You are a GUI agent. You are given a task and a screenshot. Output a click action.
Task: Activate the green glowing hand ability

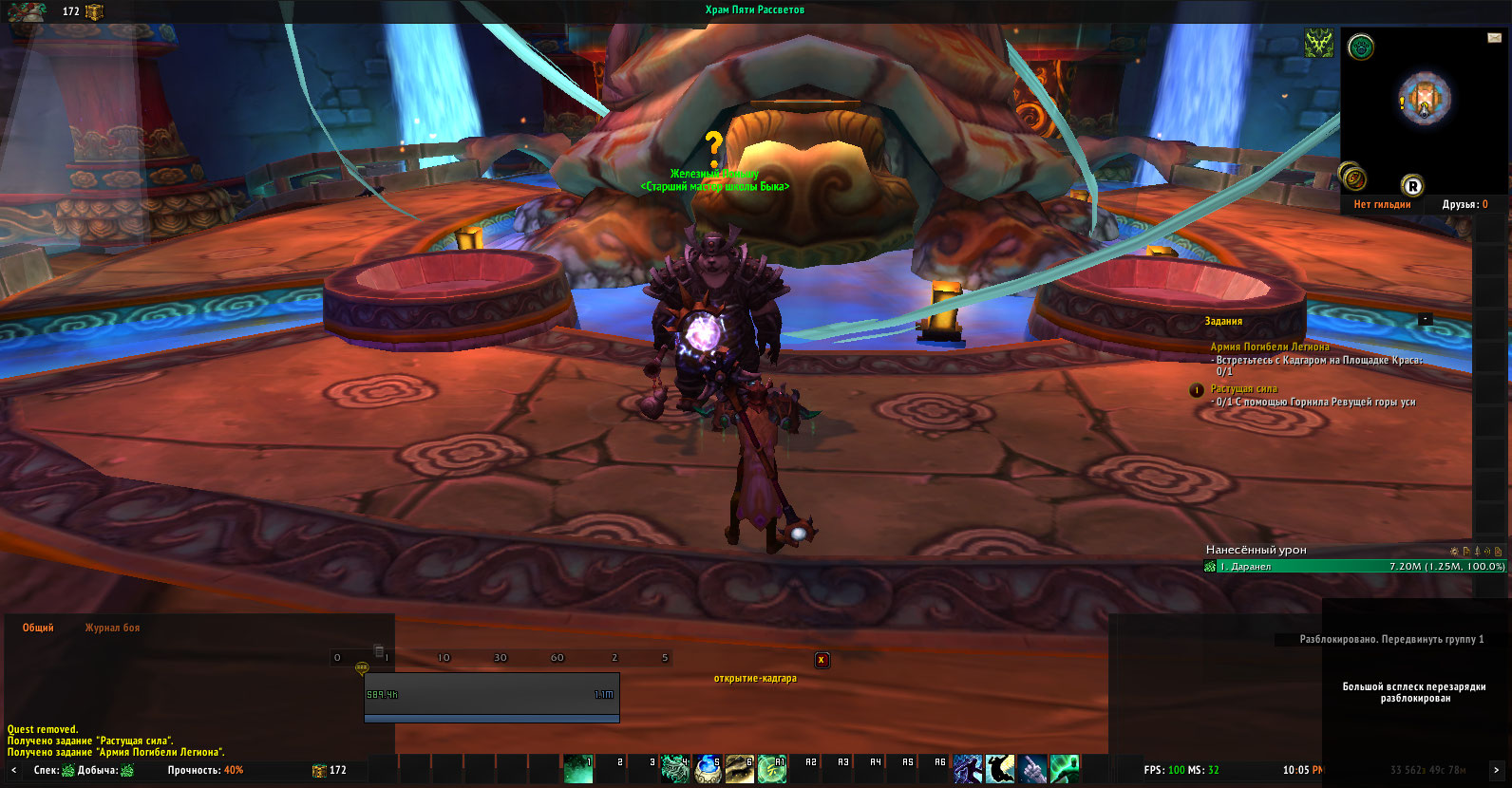click(1065, 769)
